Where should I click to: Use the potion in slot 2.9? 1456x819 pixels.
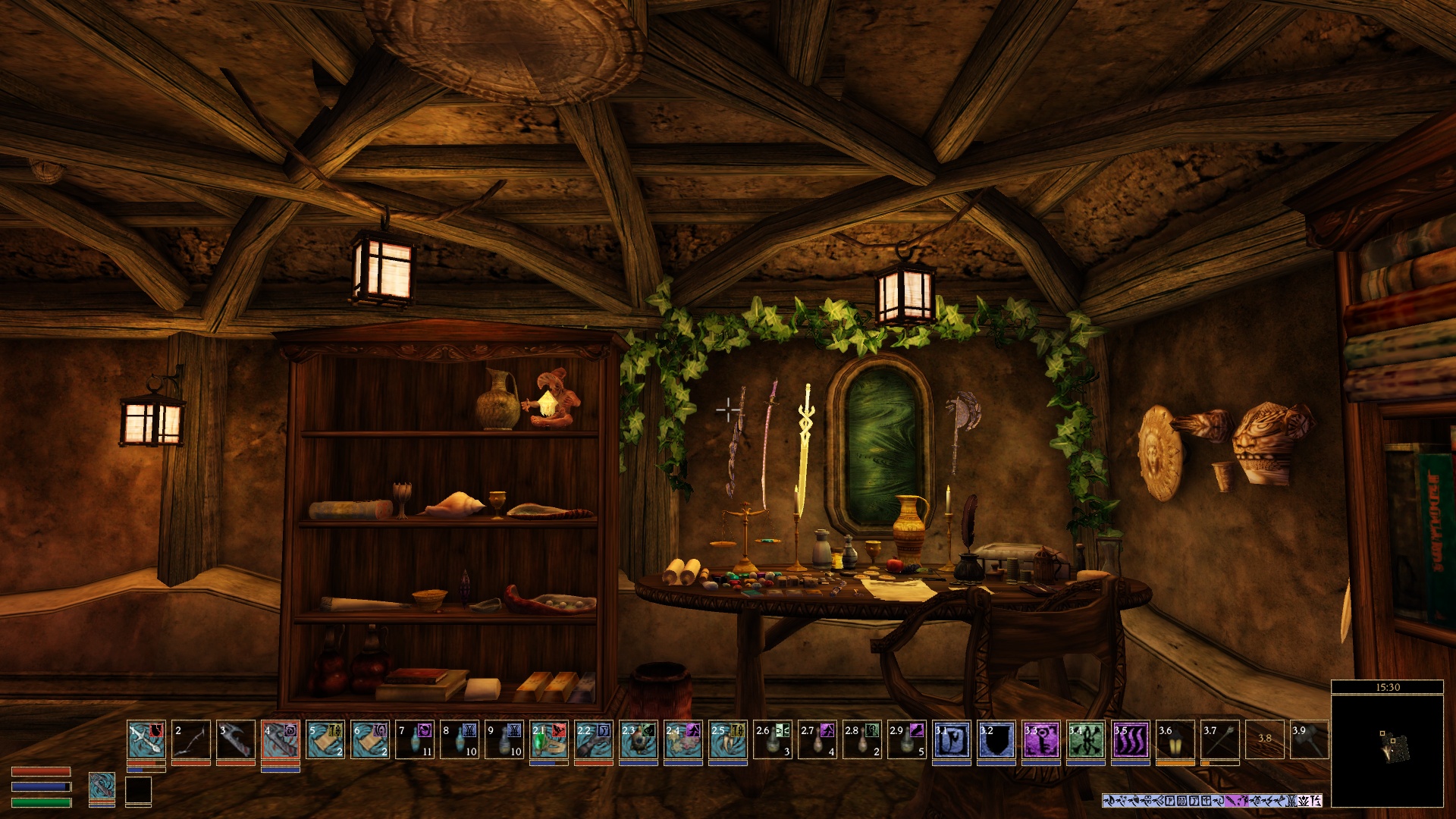(906, 739)
